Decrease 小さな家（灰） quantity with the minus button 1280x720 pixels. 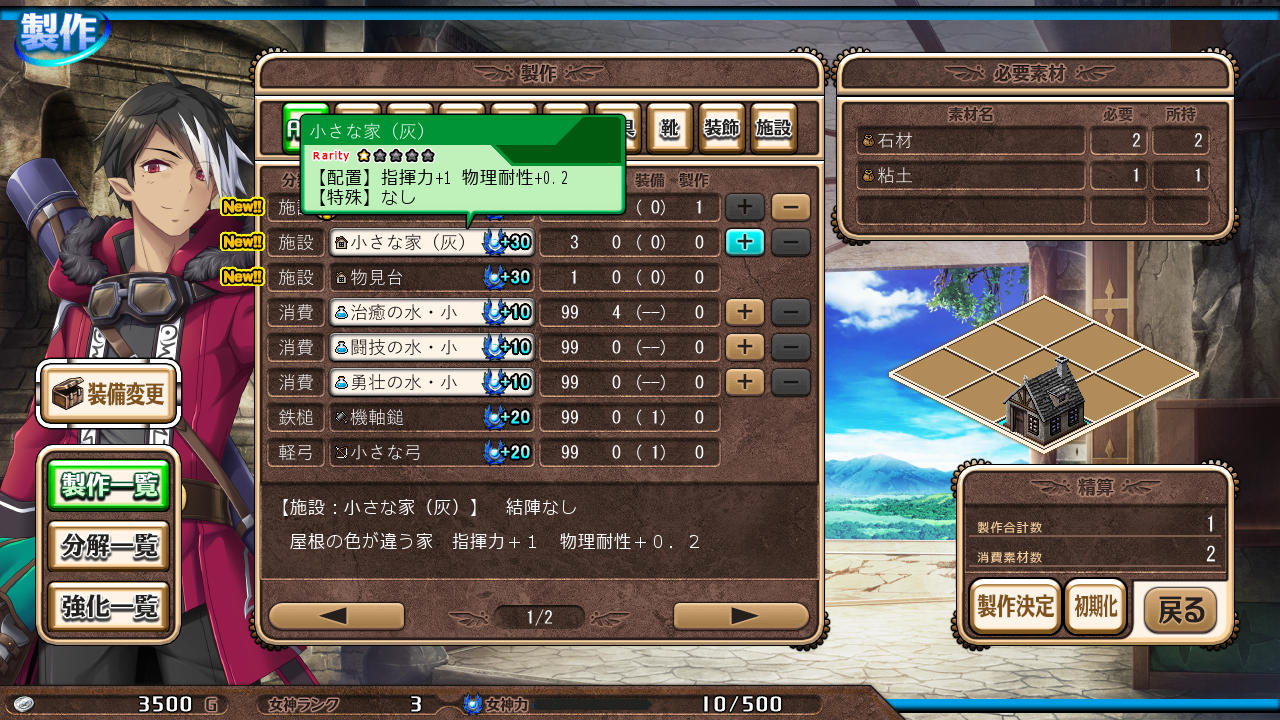791,241
